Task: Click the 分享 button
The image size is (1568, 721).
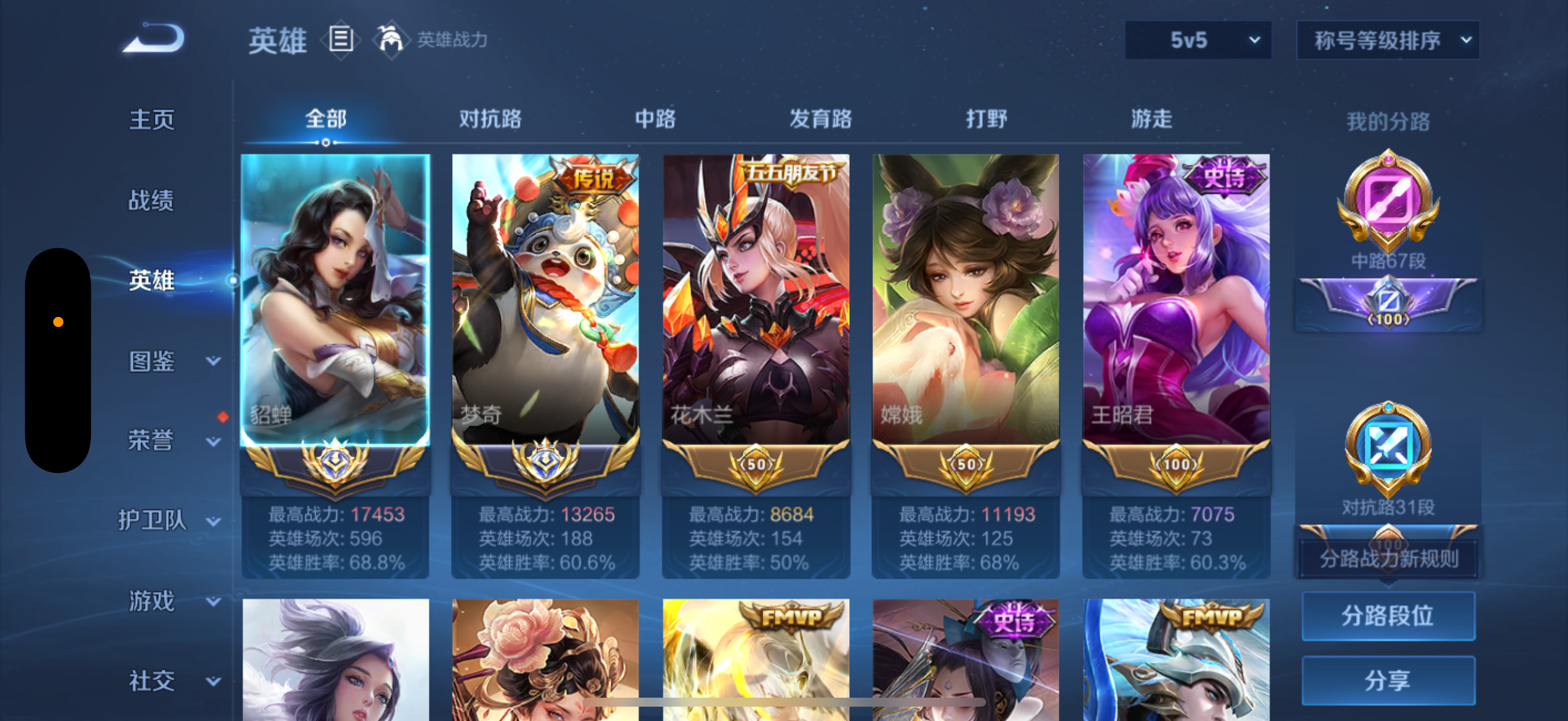Action: point(1389,681)
